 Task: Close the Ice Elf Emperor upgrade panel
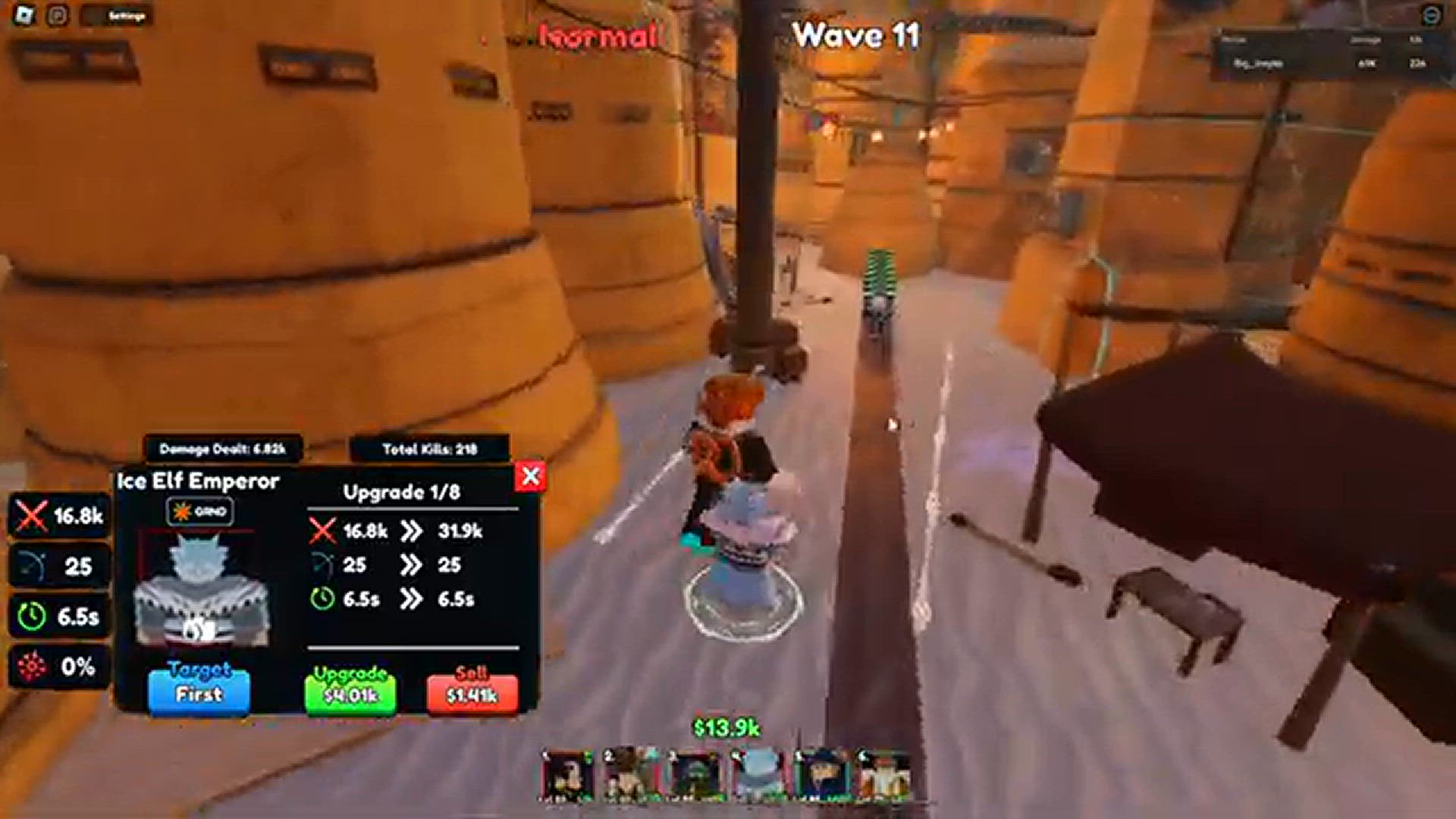coord(531,476)
